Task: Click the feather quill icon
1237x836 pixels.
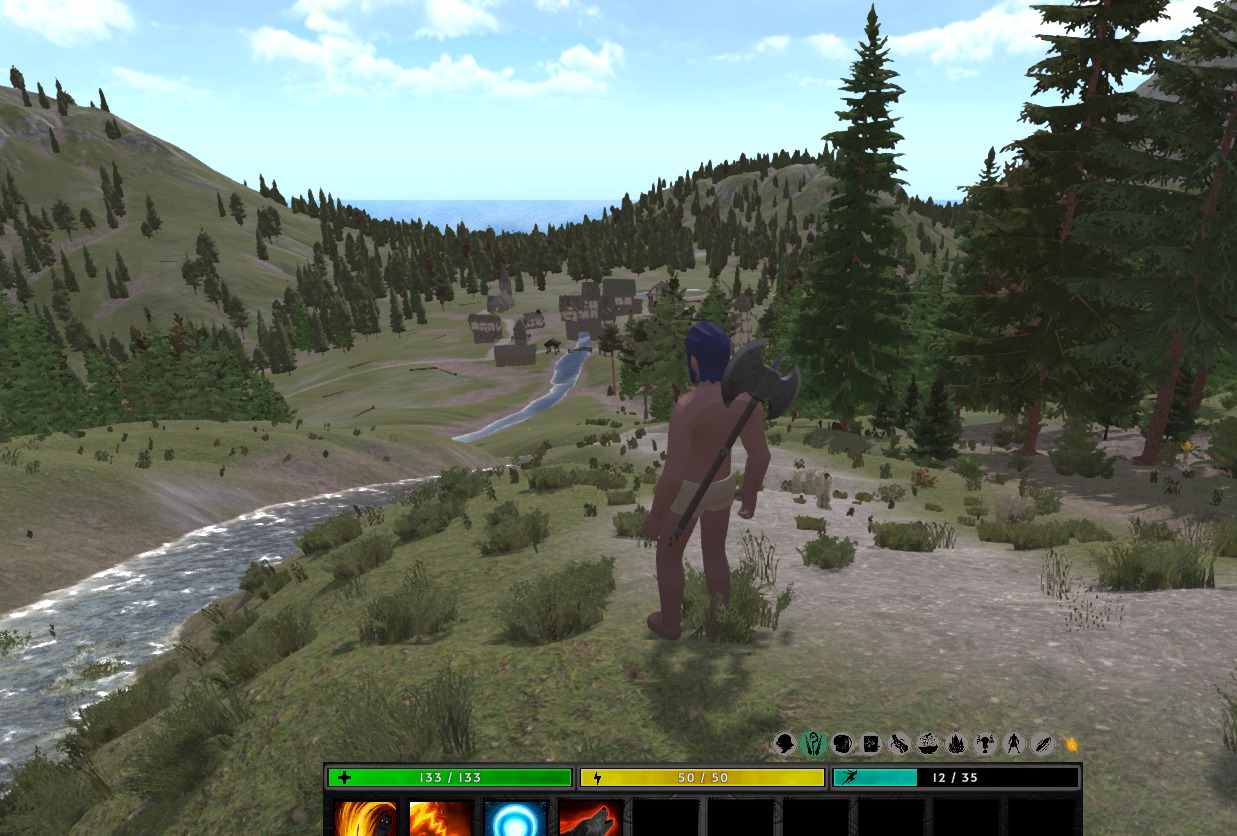Action: [x=1042, y=744]
